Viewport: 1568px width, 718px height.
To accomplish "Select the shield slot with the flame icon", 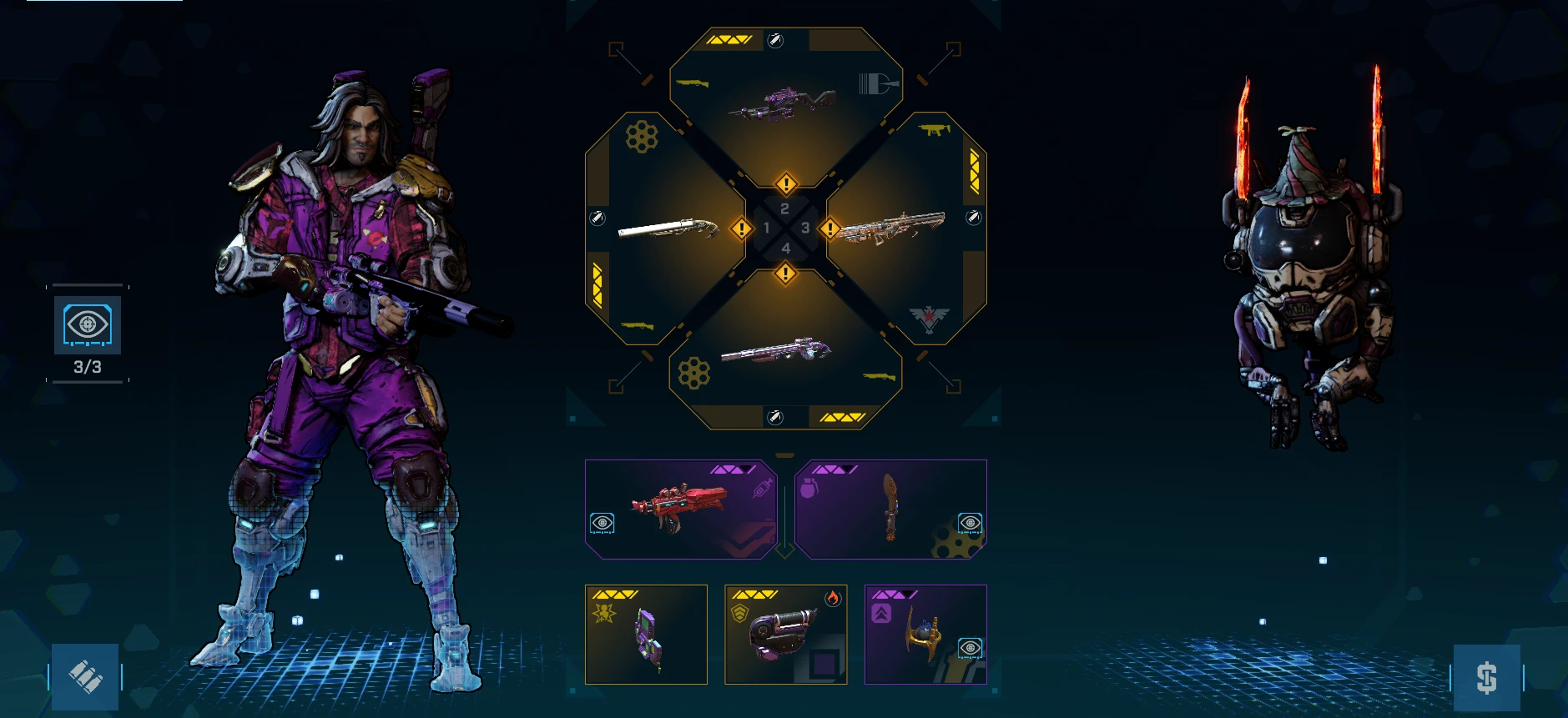I will tap(785, 635).
